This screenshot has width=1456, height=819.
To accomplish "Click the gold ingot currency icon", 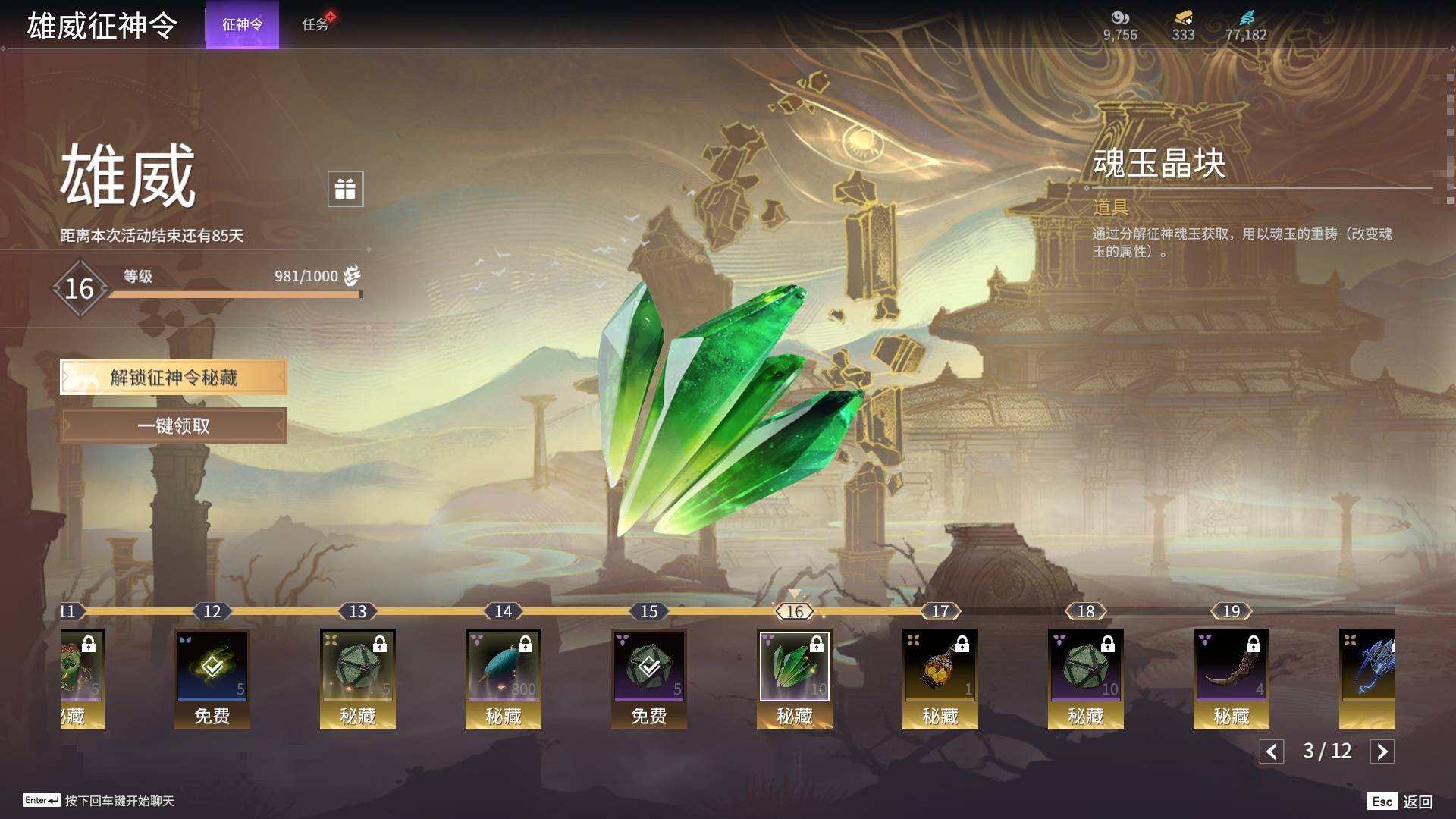I will (x=1183, y=18).
